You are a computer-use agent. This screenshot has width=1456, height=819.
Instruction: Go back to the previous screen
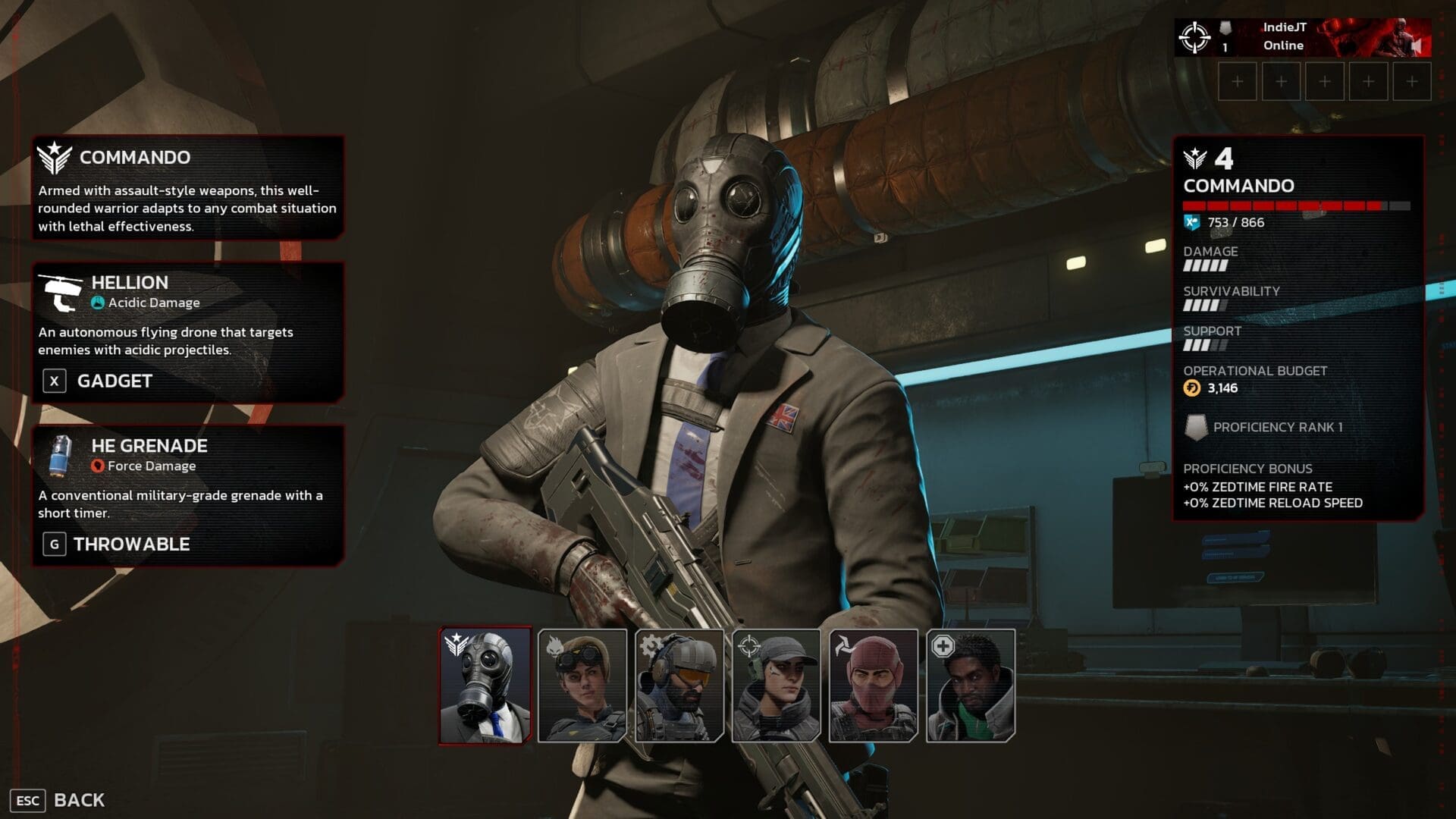(59, 800)
